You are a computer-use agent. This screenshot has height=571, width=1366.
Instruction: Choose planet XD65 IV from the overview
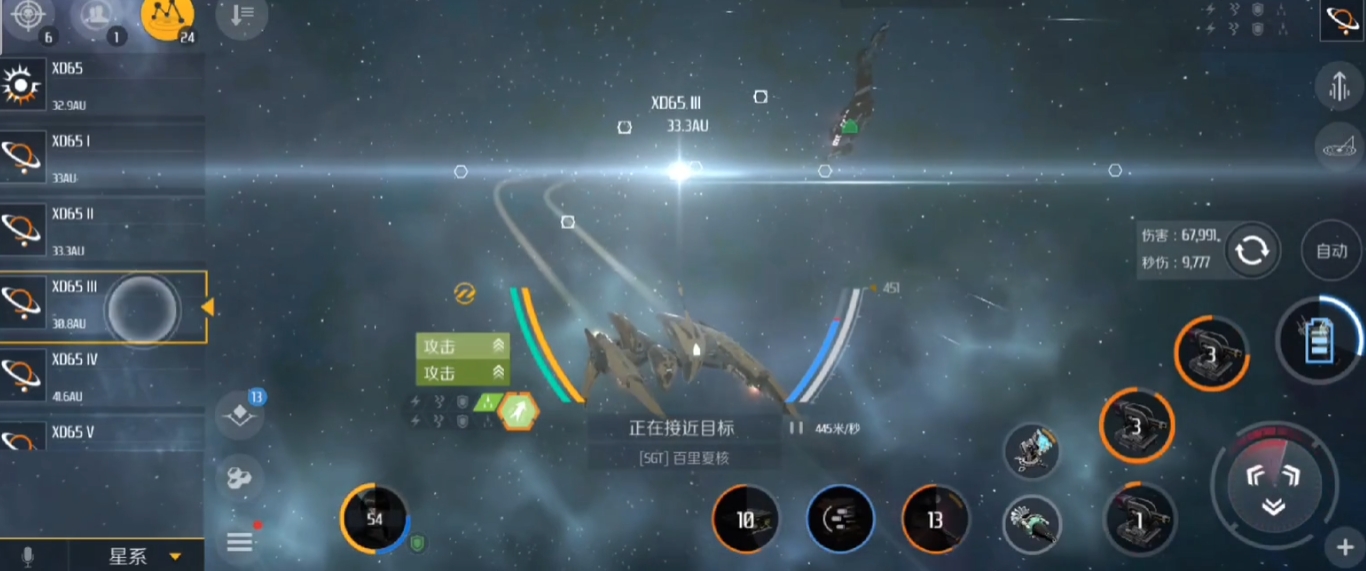(102, 377)
